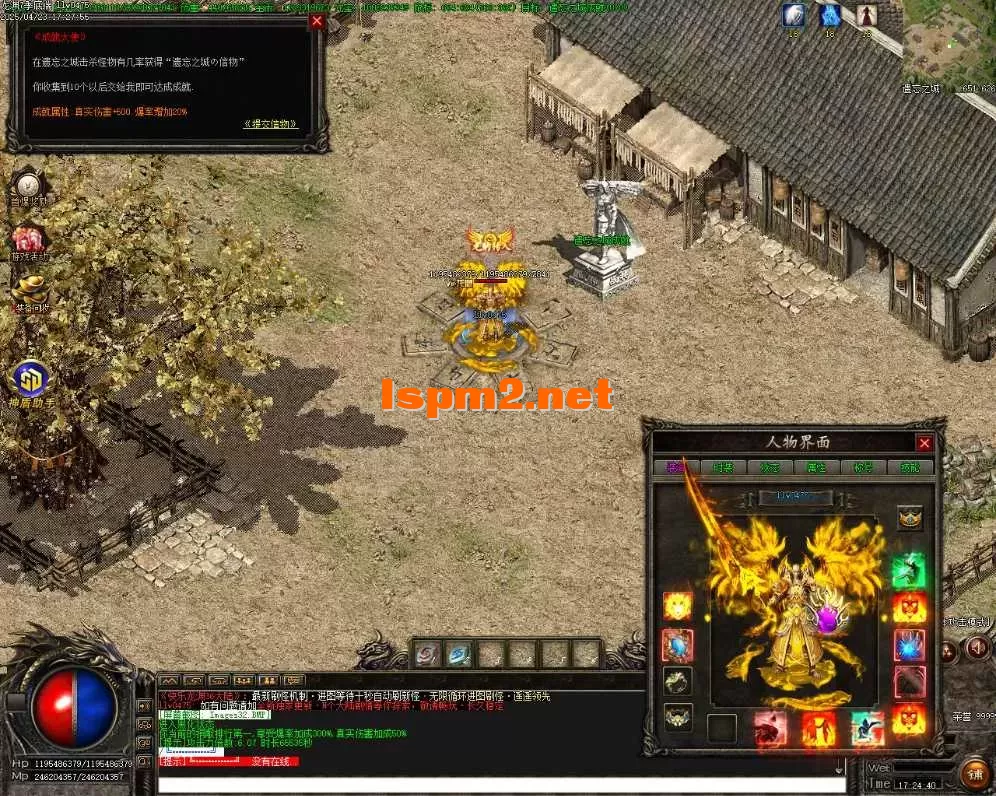This screenshot has width=996, height=796.
Task: Launch the 神盾助手 helper icon
Action: (30, 382)
